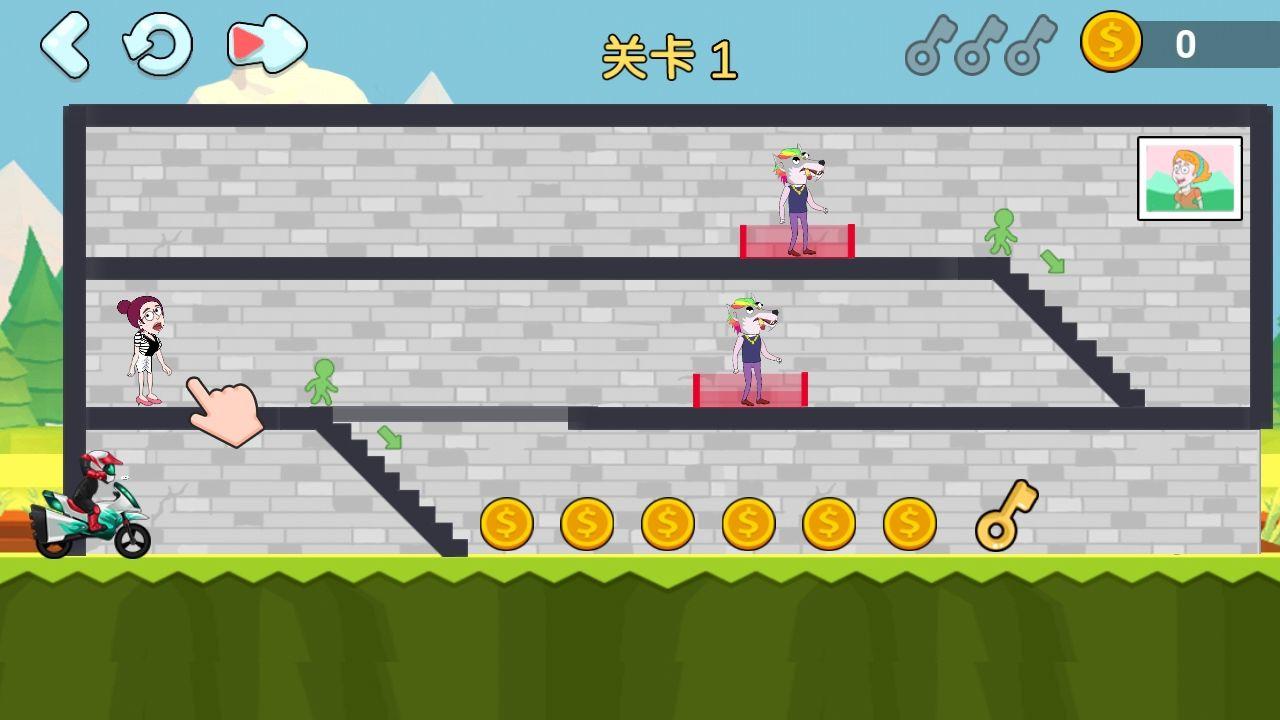Click the girl's portrait thumbnail
Screen dimensions: 1280x720
1190,180
